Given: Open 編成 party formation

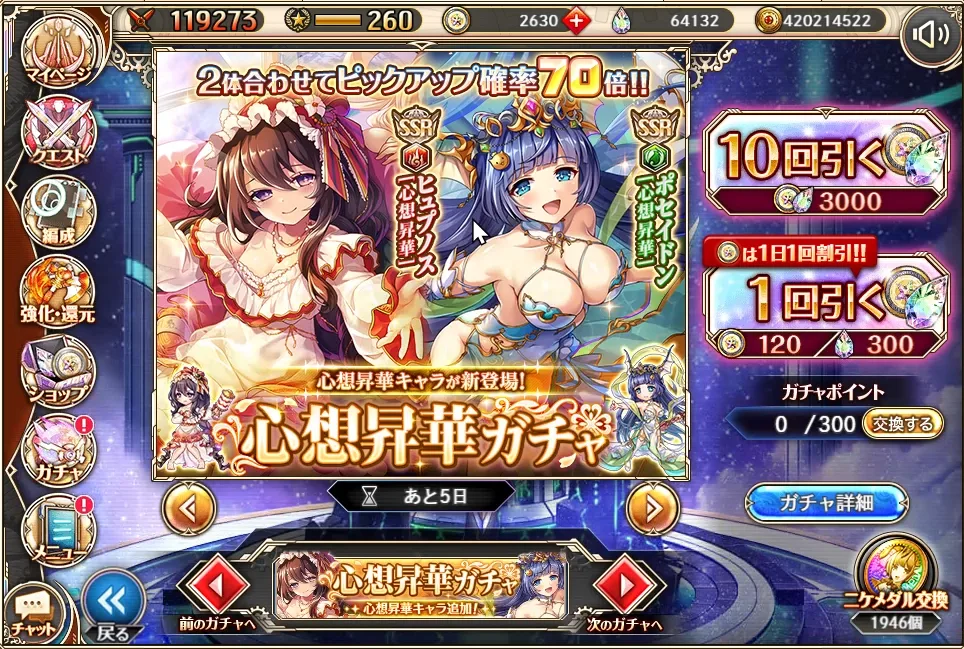Looking at the screenshot, I should 60,210.
